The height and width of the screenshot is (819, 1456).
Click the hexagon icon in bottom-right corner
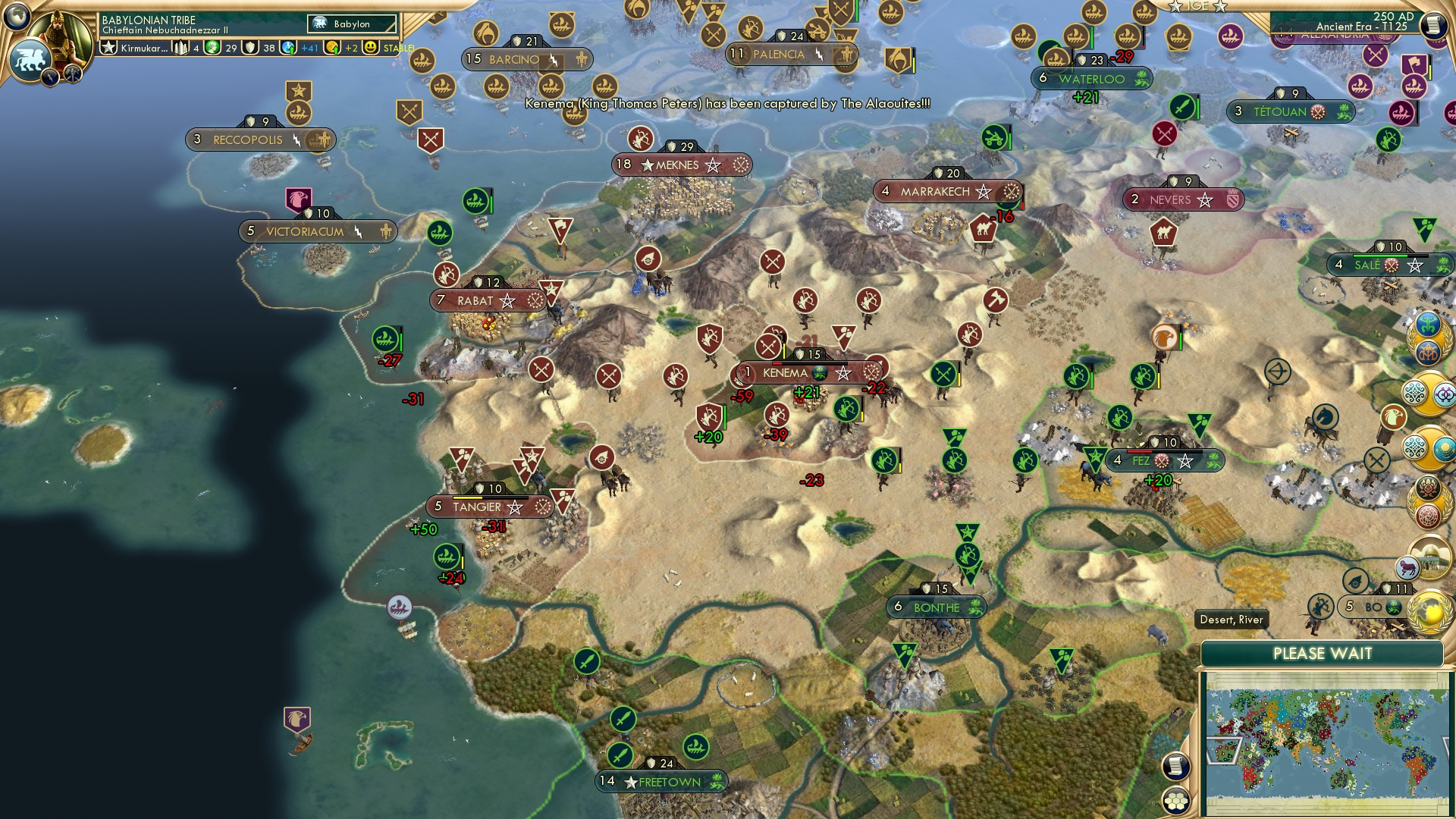[1177, 801]
